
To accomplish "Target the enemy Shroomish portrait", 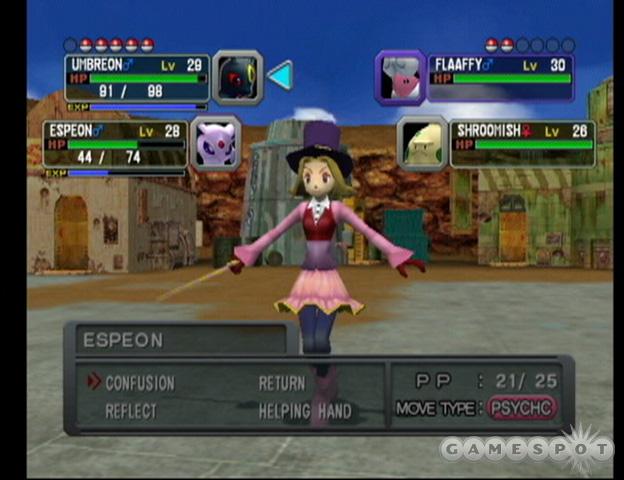I will click(x=422, y=143).
